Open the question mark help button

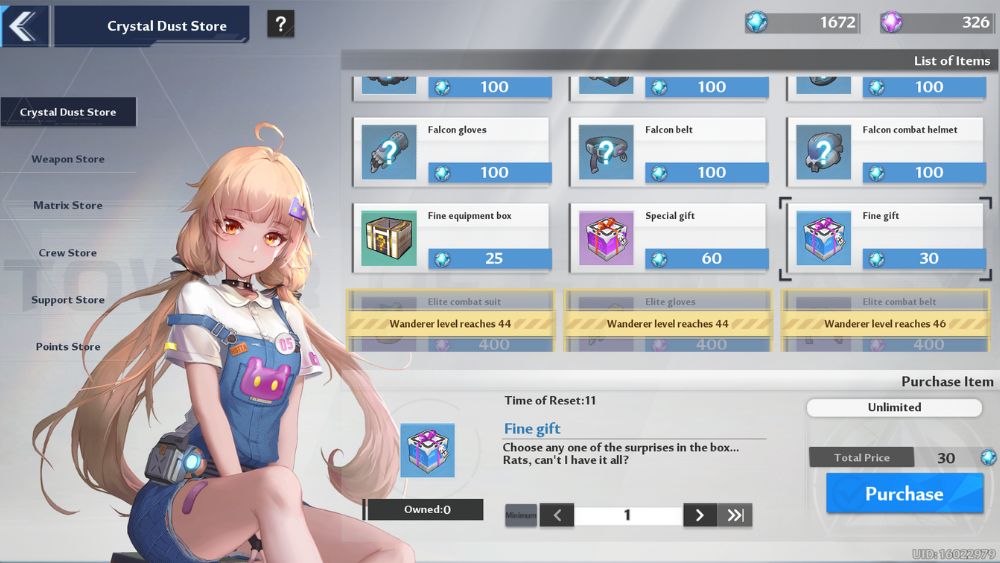(281, 25)
